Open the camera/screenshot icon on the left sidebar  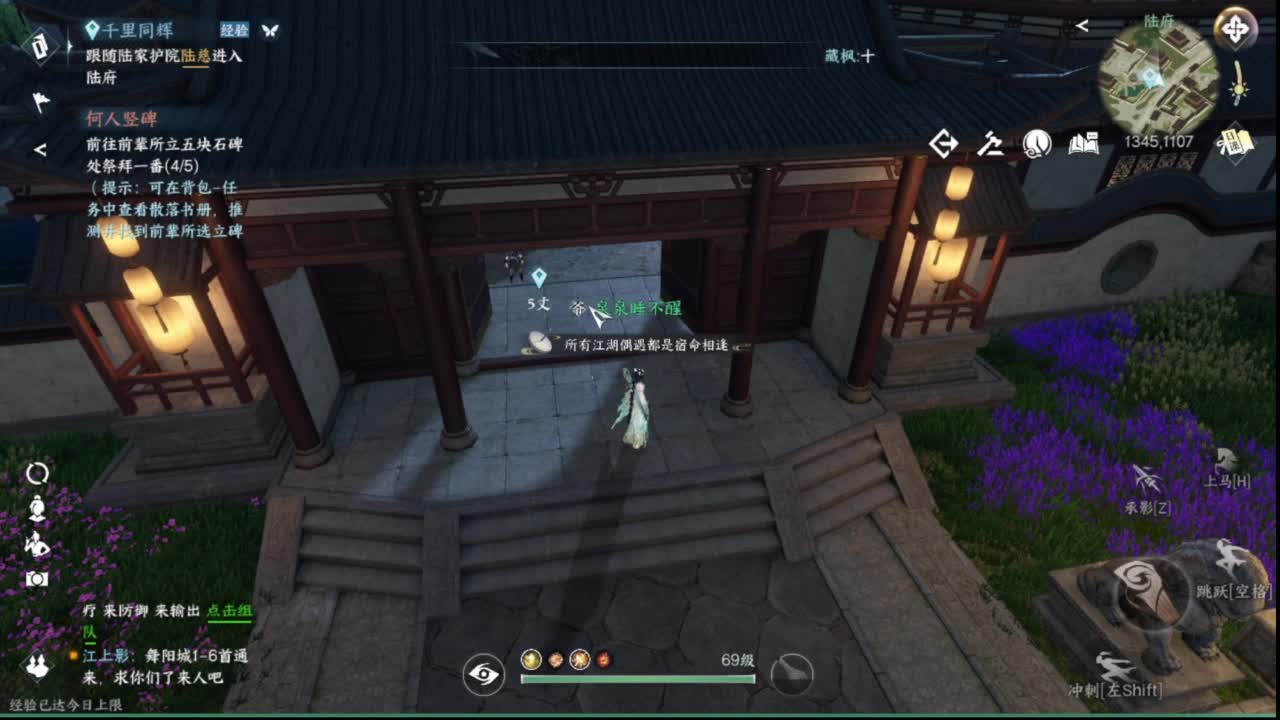pyautogui.click(x=36, y=577)
